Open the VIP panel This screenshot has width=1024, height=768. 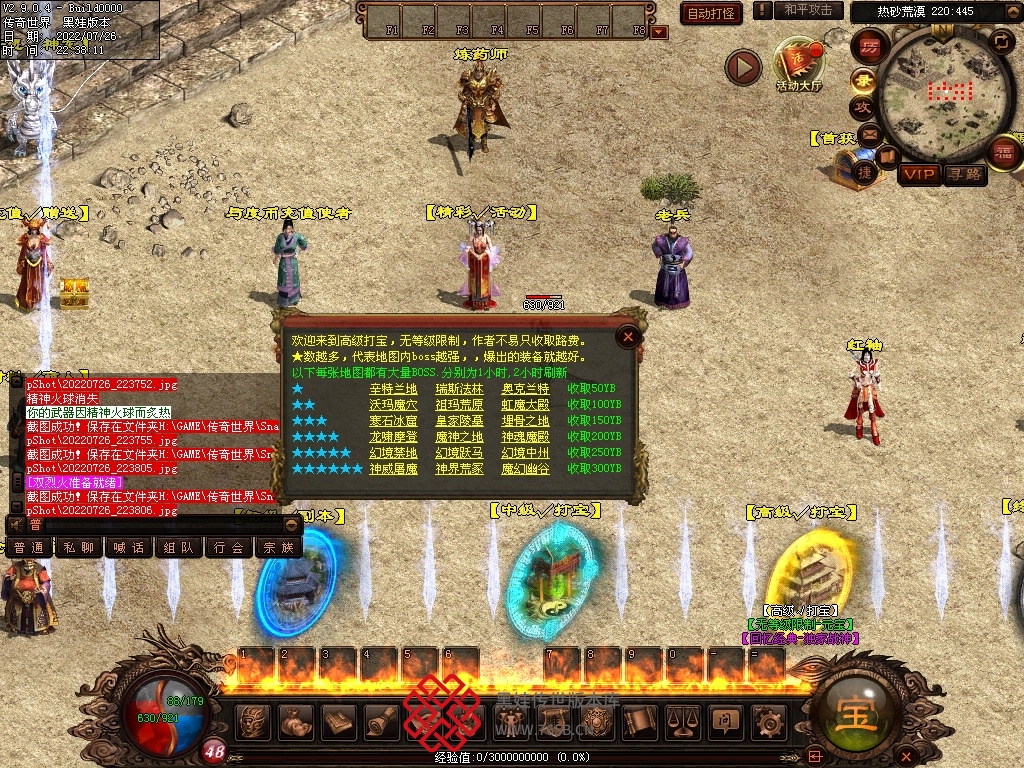click(x=918, y=174)
